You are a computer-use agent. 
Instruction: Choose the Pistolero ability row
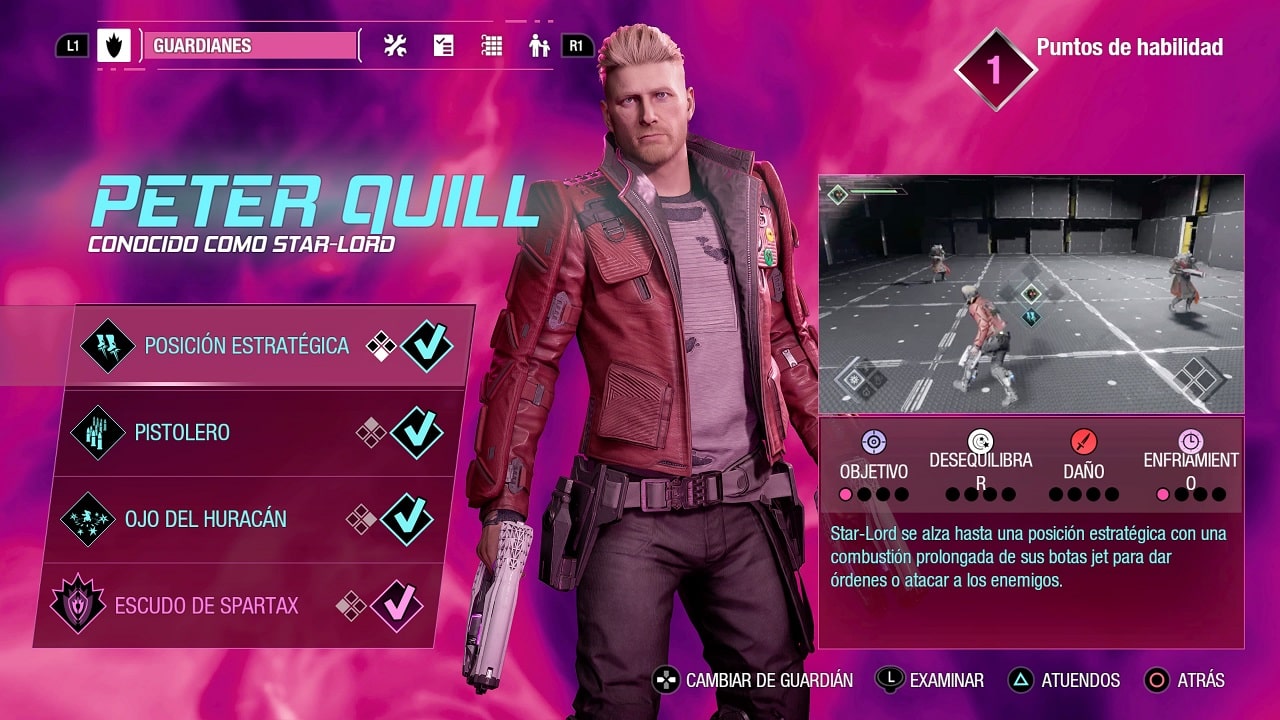coord(182,433)
